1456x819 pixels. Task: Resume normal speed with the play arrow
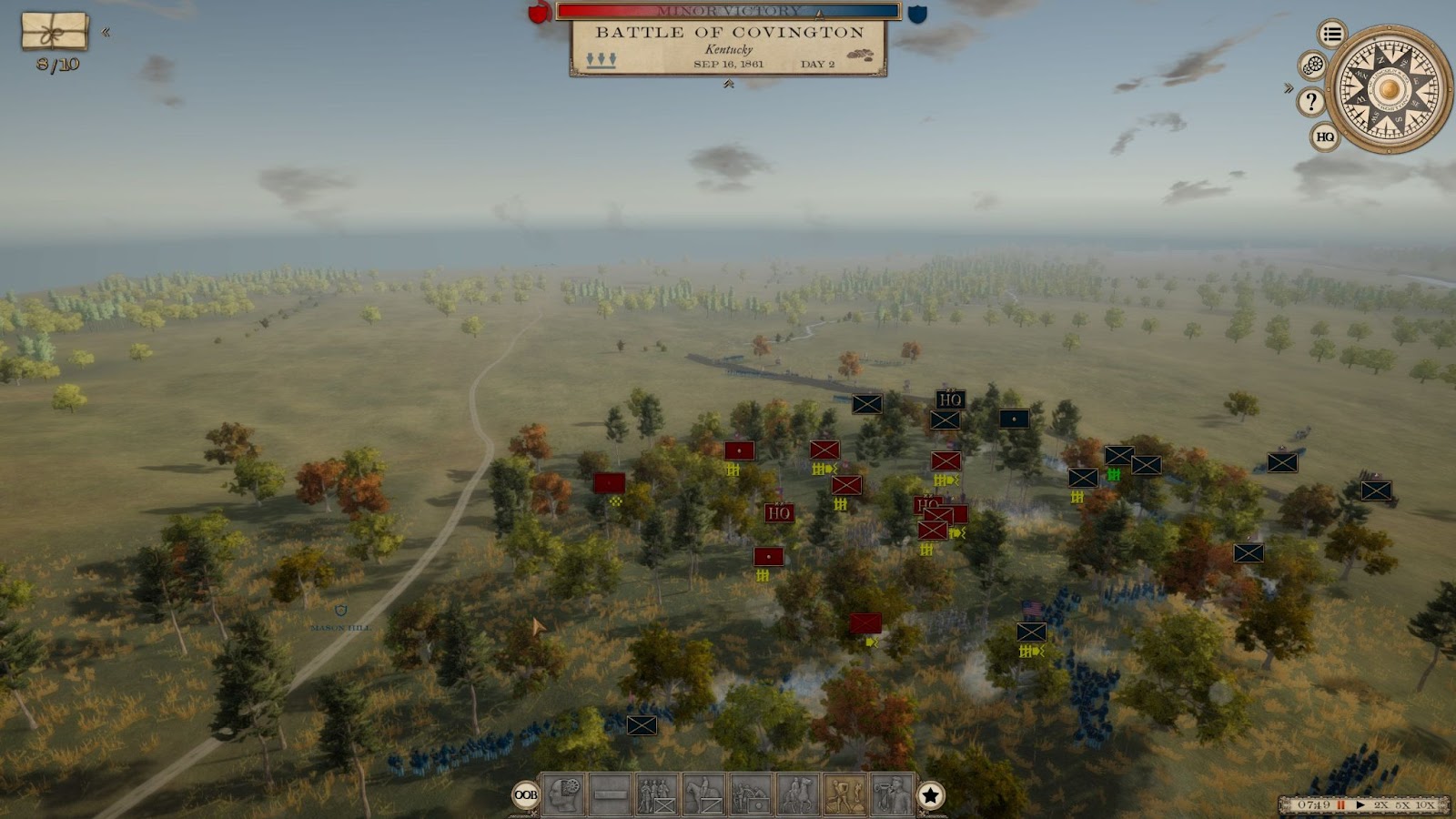point(1360,805)
